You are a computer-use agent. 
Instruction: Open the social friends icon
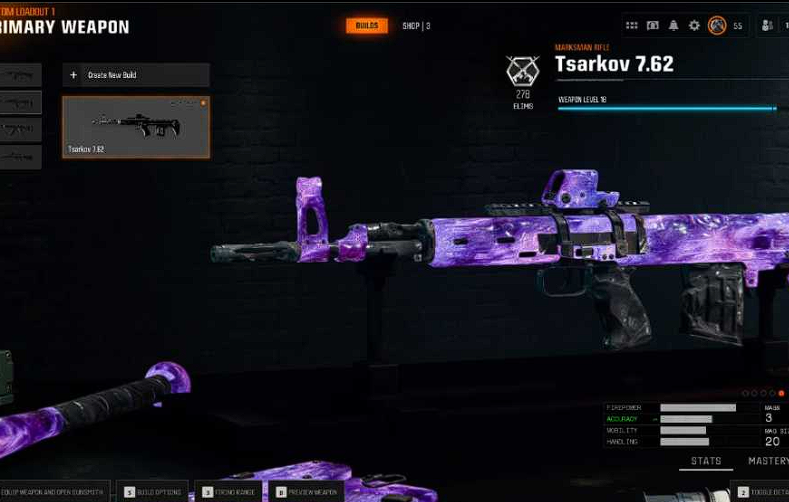[x=768, y=25]
